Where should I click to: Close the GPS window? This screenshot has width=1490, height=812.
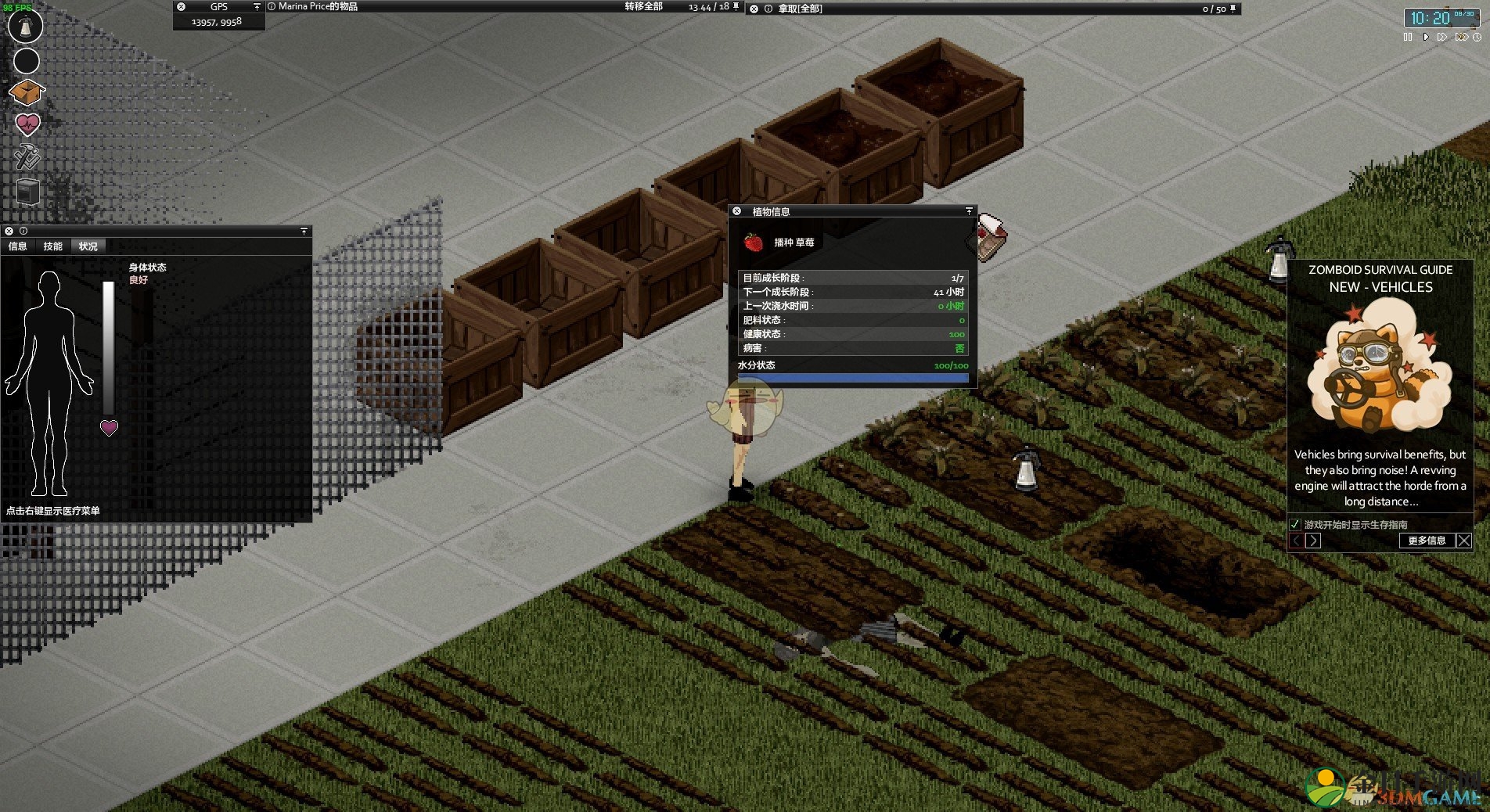(x=182, y=7)
